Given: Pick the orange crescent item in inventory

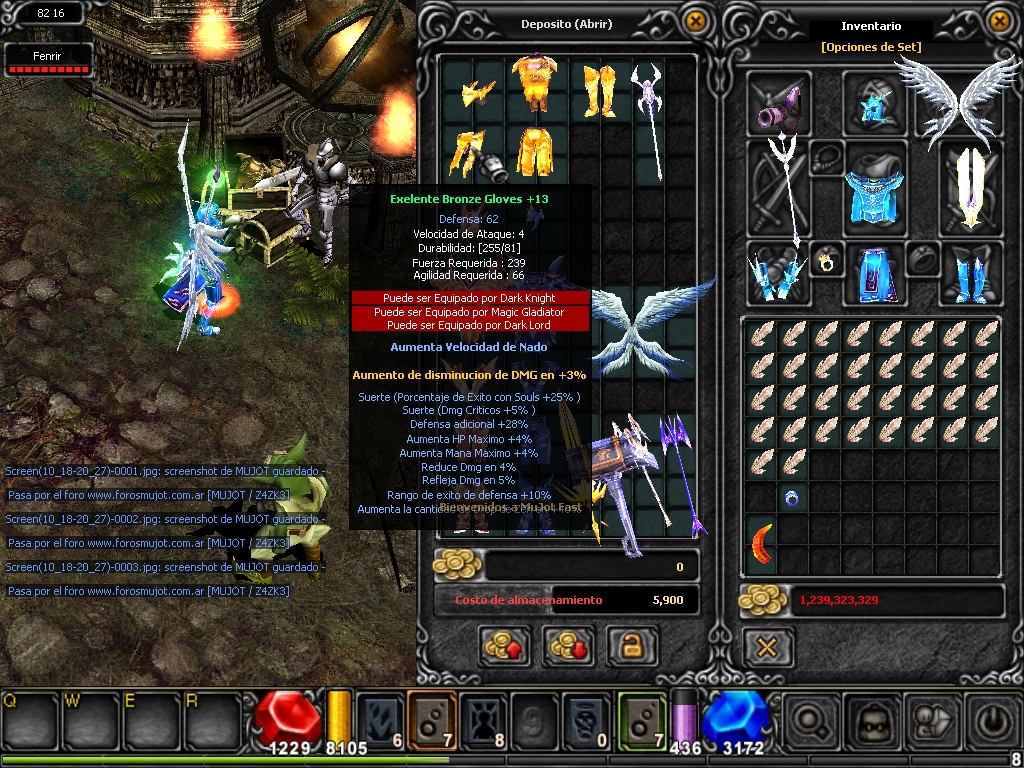Looking at the screenshot, I should [762, 541].
